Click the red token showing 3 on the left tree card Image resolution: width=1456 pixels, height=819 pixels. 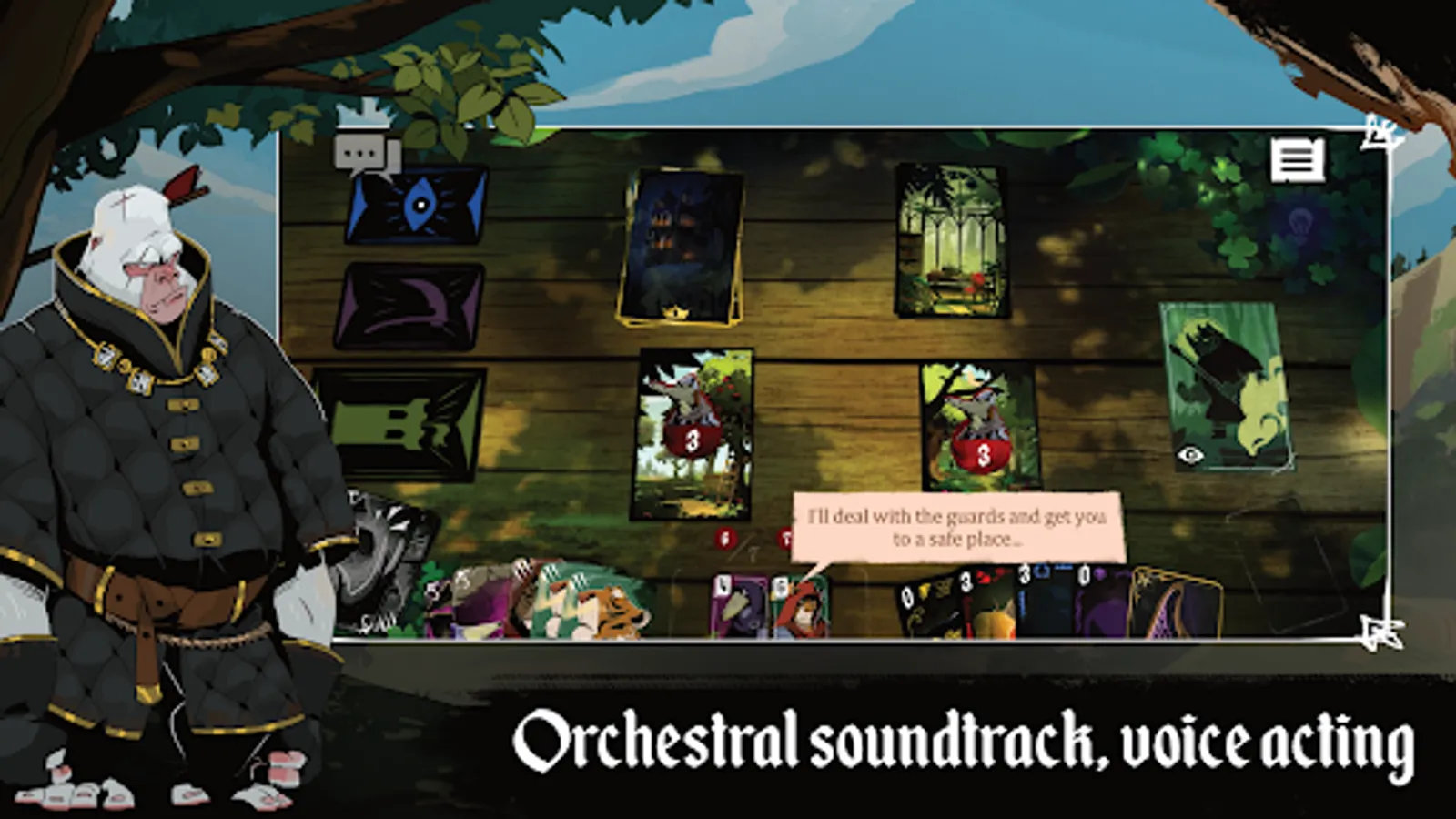692,442
